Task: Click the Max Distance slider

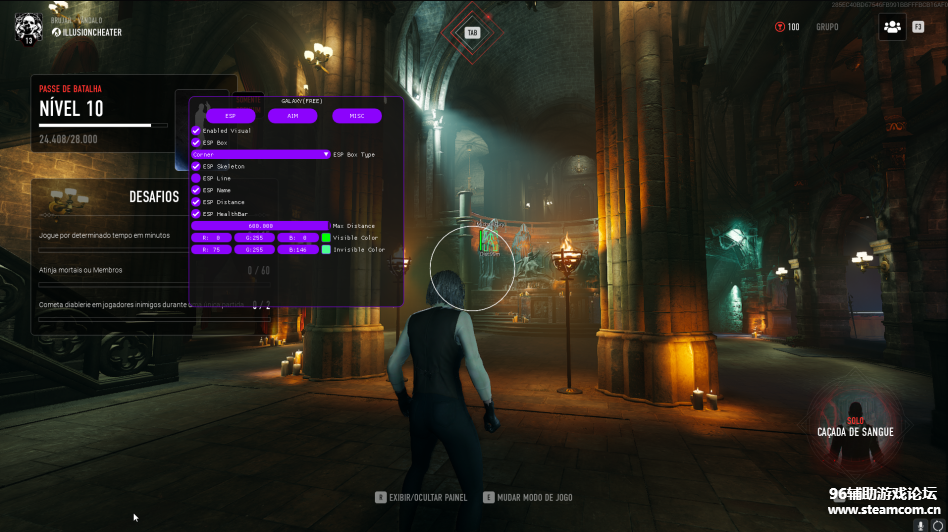Action: [260, 226]
